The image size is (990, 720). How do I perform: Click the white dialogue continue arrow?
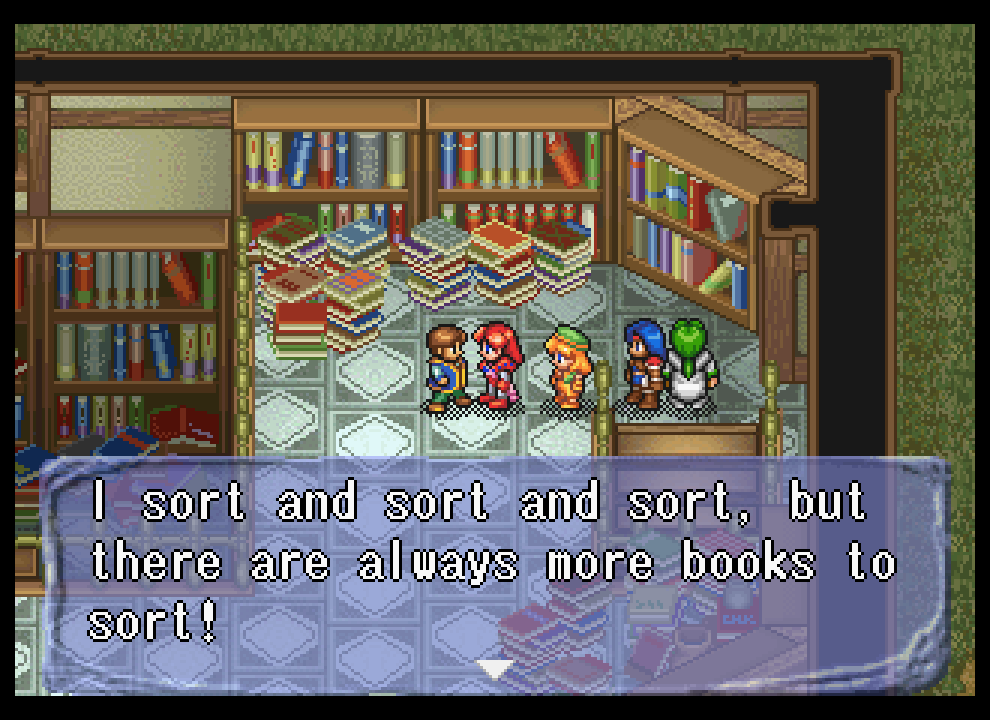[494, 667]
